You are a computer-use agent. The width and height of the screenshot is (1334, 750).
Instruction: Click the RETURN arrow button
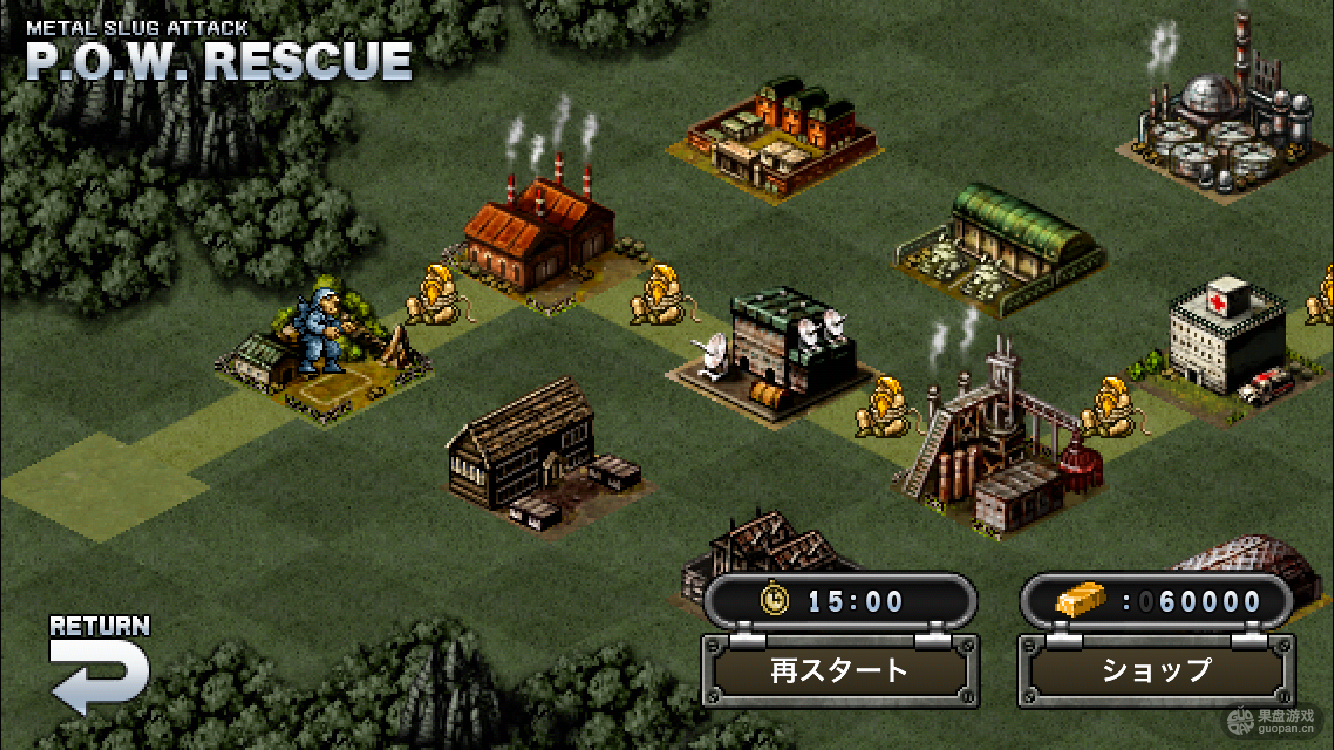(99, 666)
